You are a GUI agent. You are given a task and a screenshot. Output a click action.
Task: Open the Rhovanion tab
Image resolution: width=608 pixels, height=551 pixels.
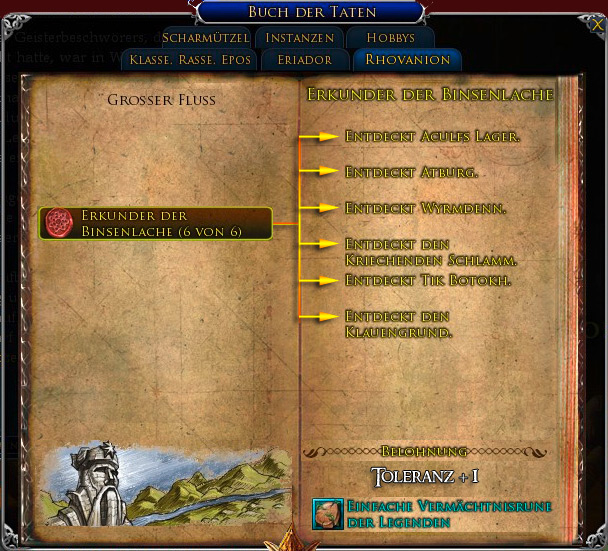pos(407,60)
